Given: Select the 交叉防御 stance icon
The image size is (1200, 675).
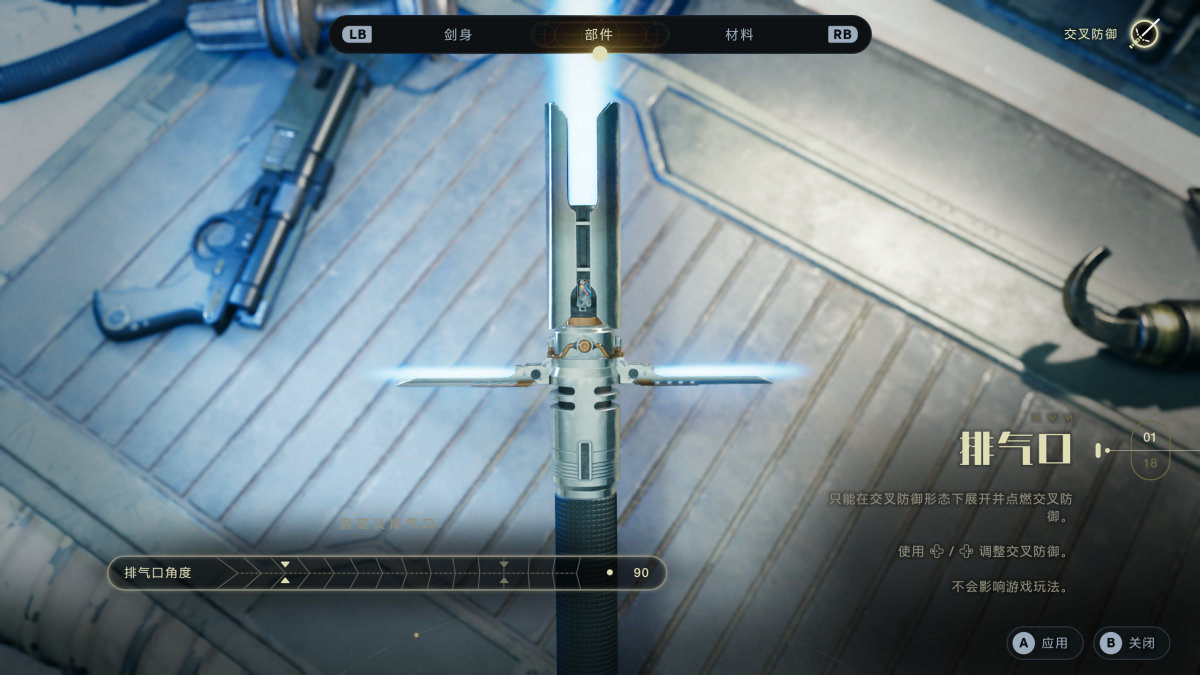Looking at the screenshot, I should coord(1143,34).
